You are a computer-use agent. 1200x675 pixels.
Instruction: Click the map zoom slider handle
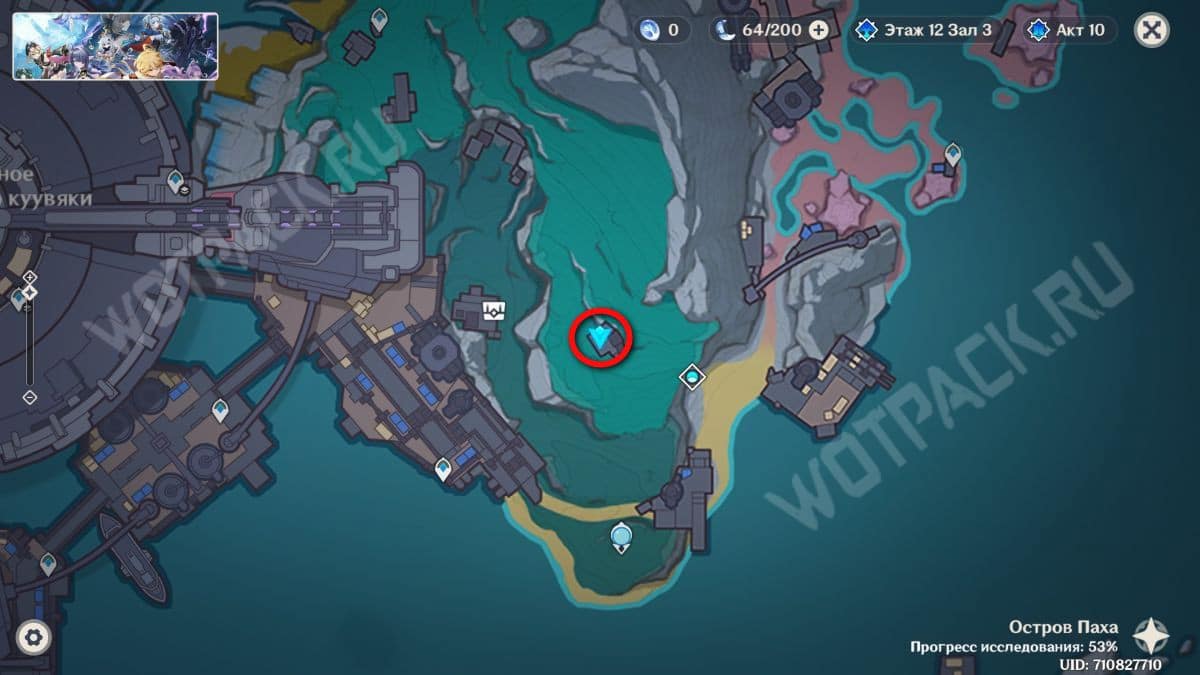point(29,292)
